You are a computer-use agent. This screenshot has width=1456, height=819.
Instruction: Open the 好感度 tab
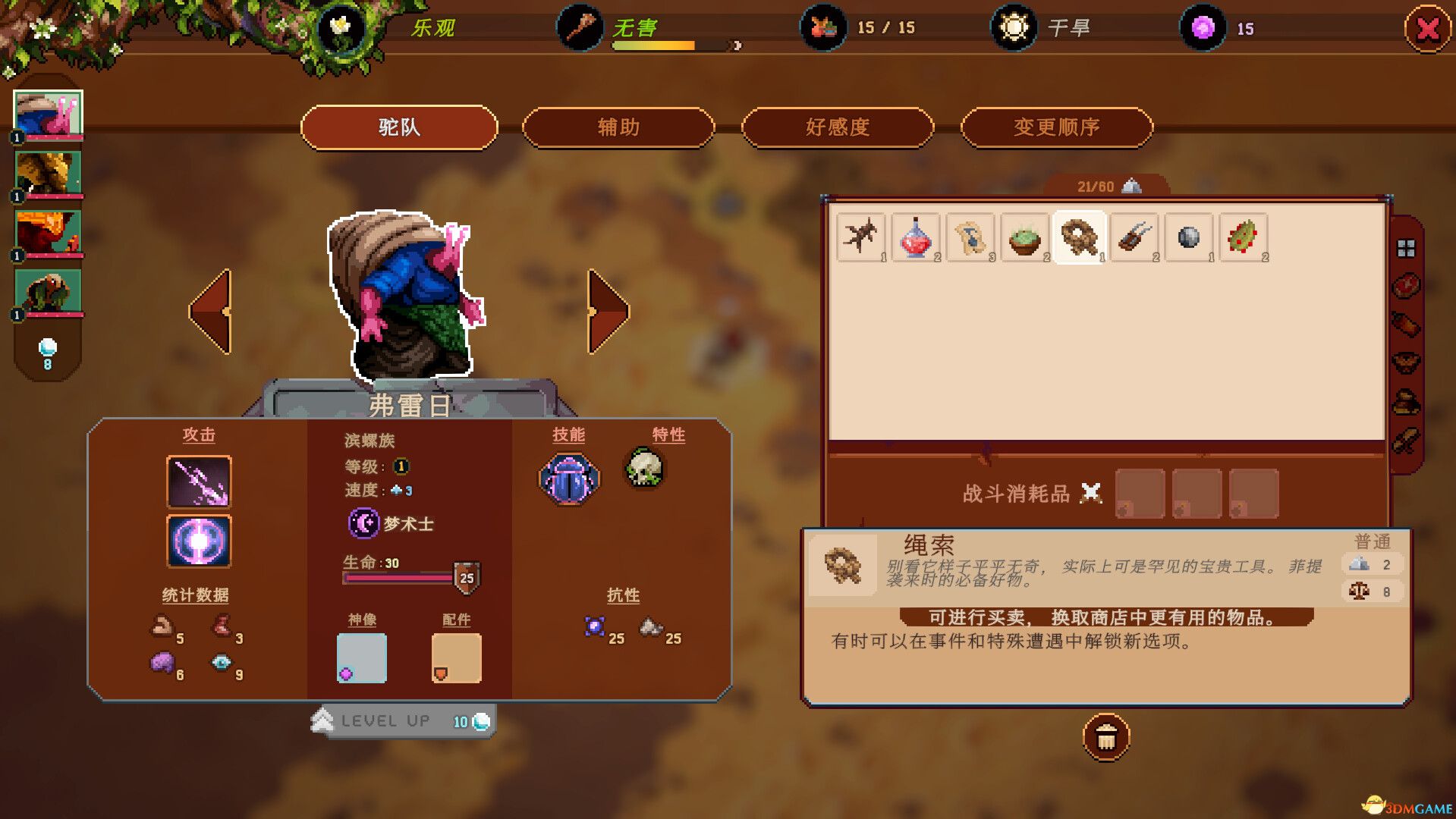pos(838,127)
